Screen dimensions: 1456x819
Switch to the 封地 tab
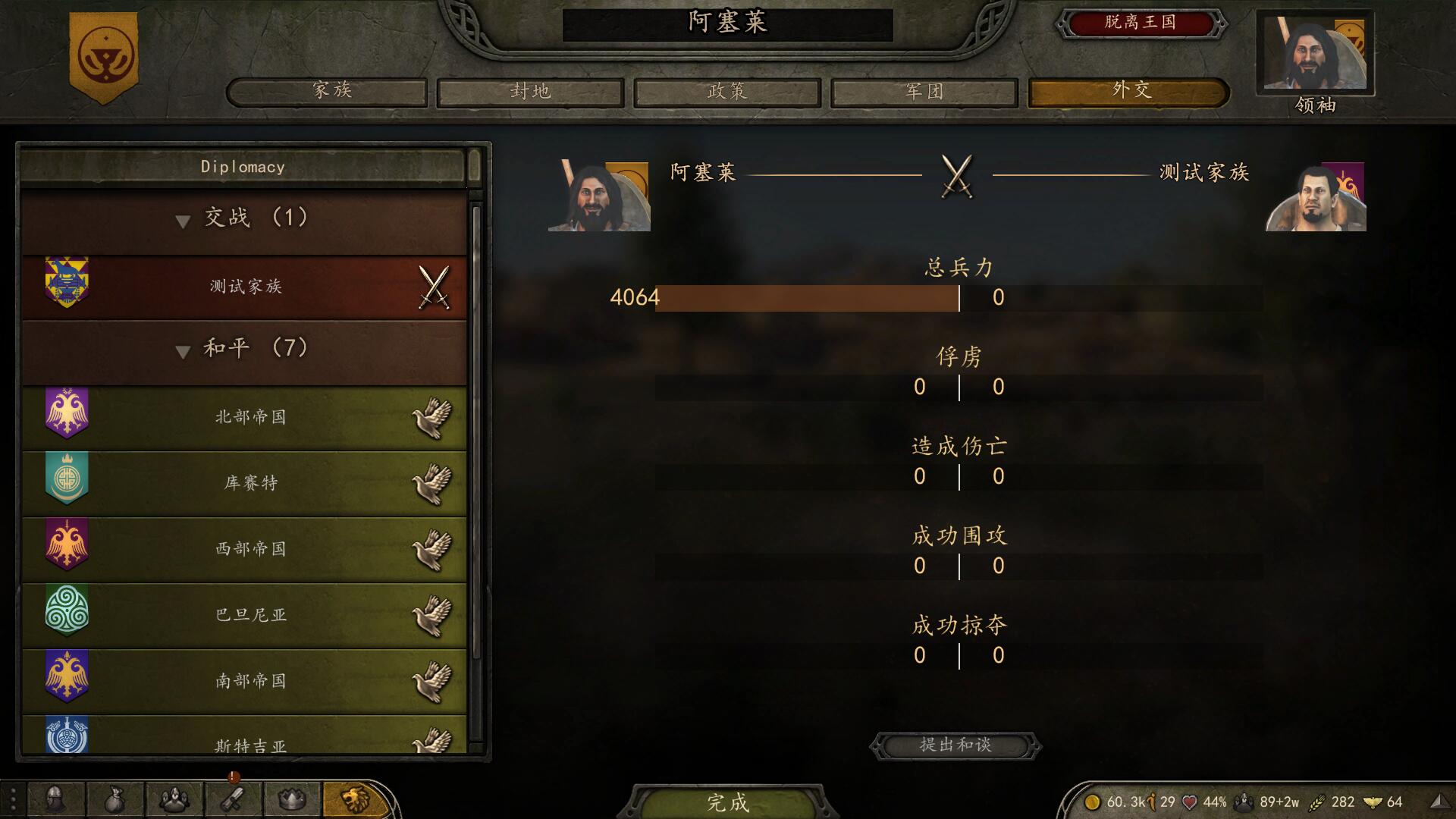coord(529,92)
